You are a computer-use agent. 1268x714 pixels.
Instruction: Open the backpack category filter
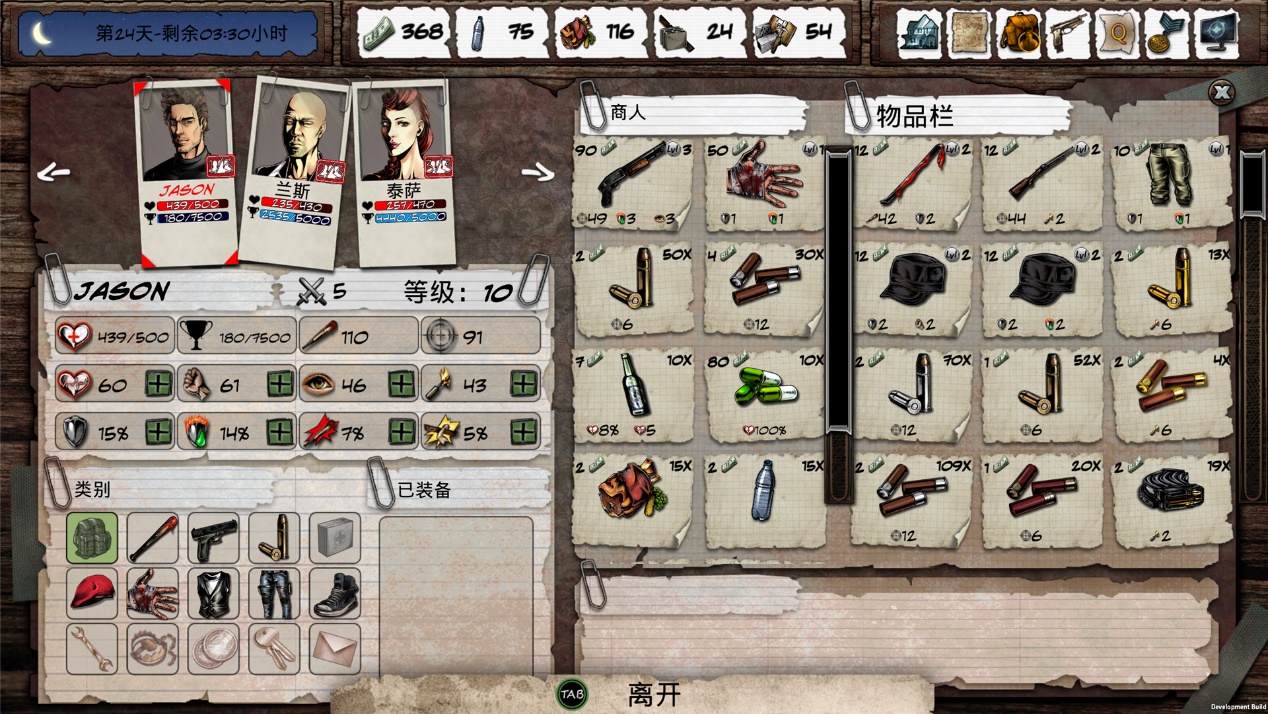tap(92, 538)
